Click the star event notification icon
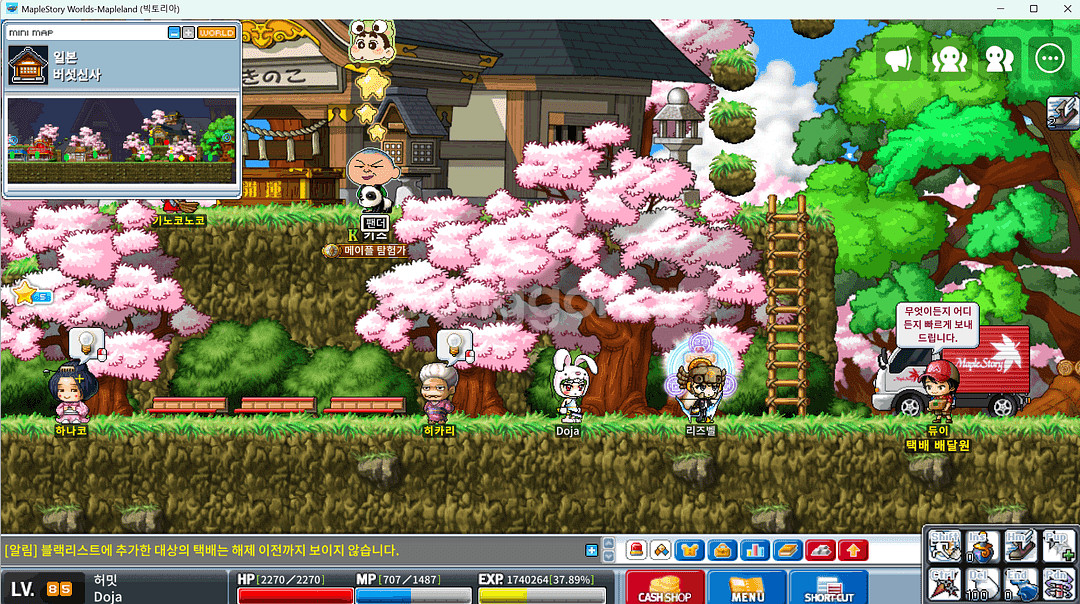Viewport: 1080px width, 604px height. pyautogui.click(x=28, y=293)
